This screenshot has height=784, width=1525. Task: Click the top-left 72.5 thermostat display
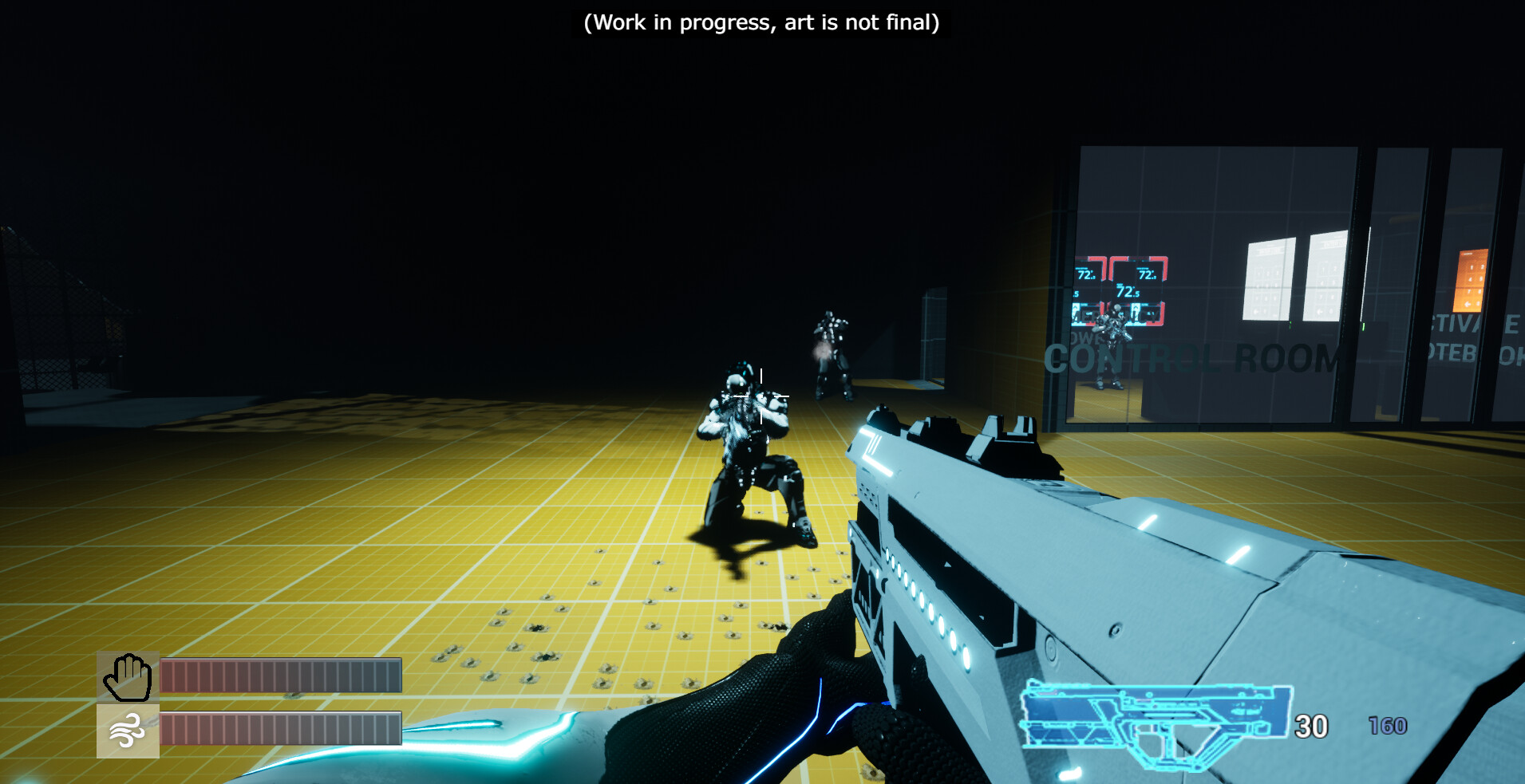pos(1087,274)
